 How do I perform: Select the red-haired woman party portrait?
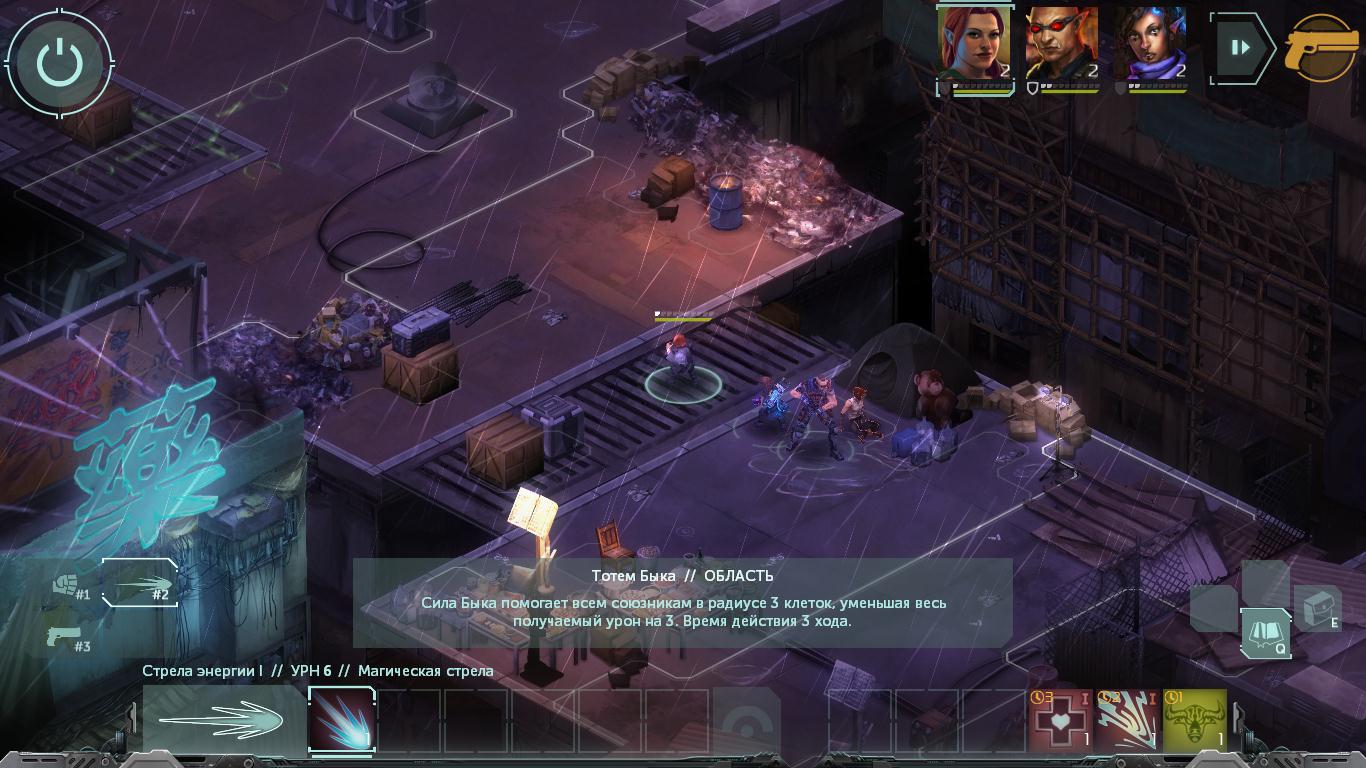coord(973,45)
